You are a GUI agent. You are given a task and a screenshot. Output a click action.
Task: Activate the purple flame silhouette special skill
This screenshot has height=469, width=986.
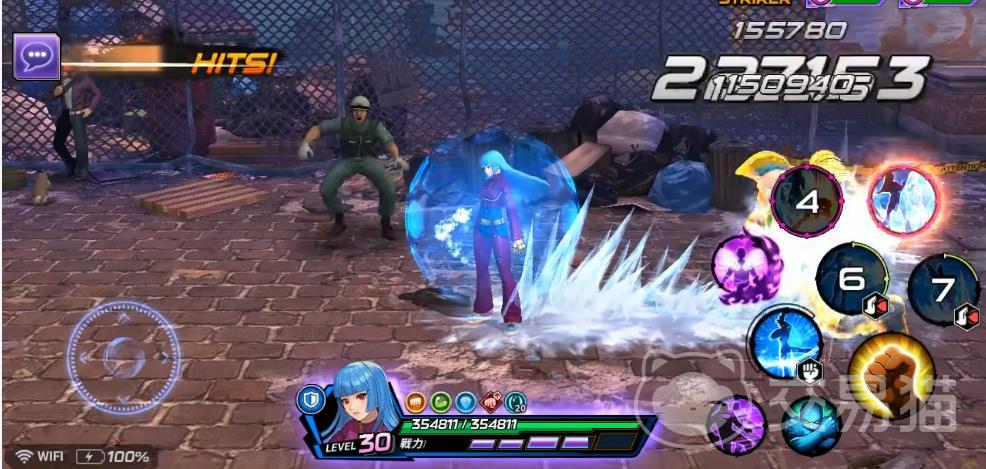coord(746,269)
